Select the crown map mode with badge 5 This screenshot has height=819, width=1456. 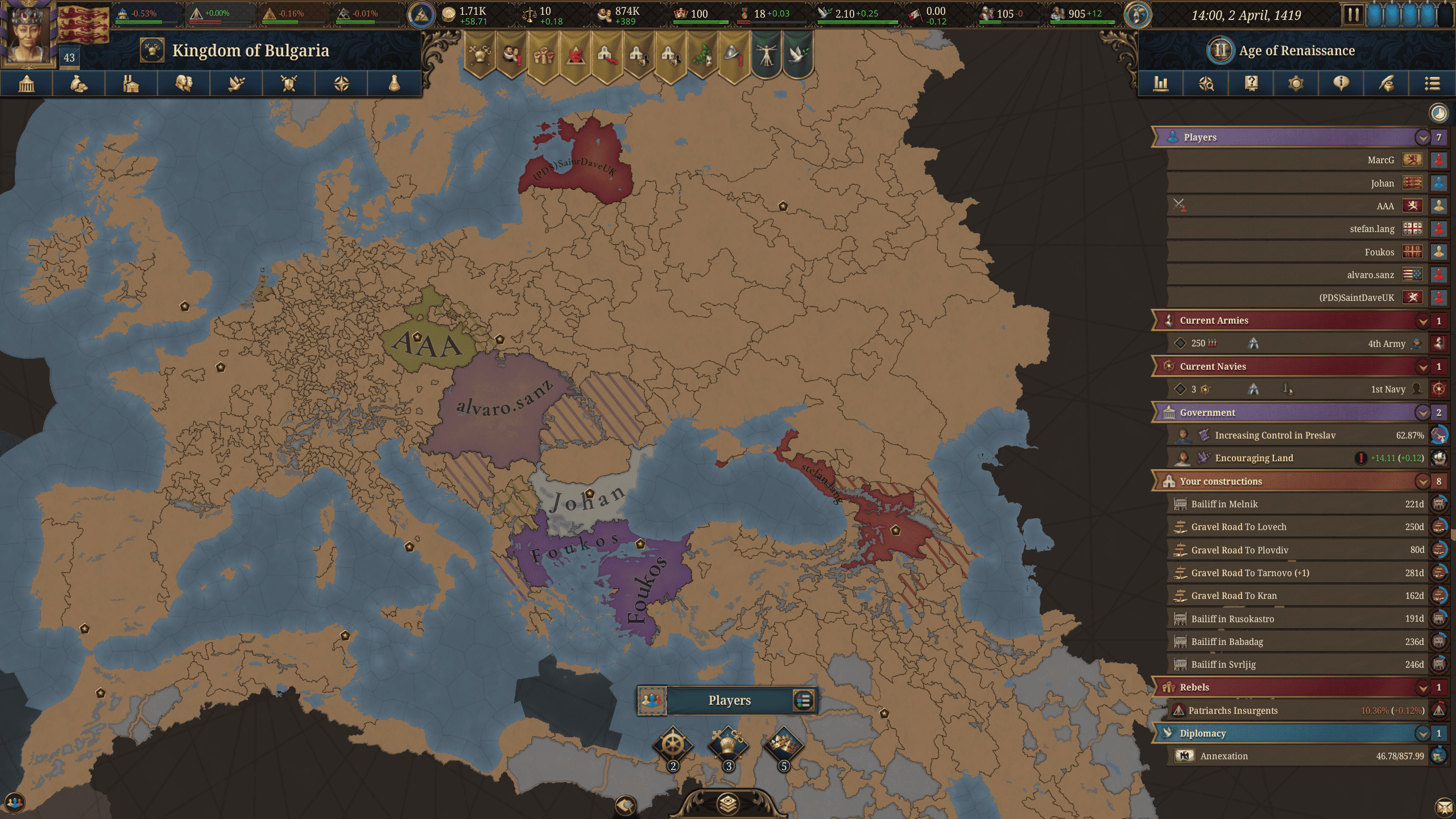coord(783,744)
